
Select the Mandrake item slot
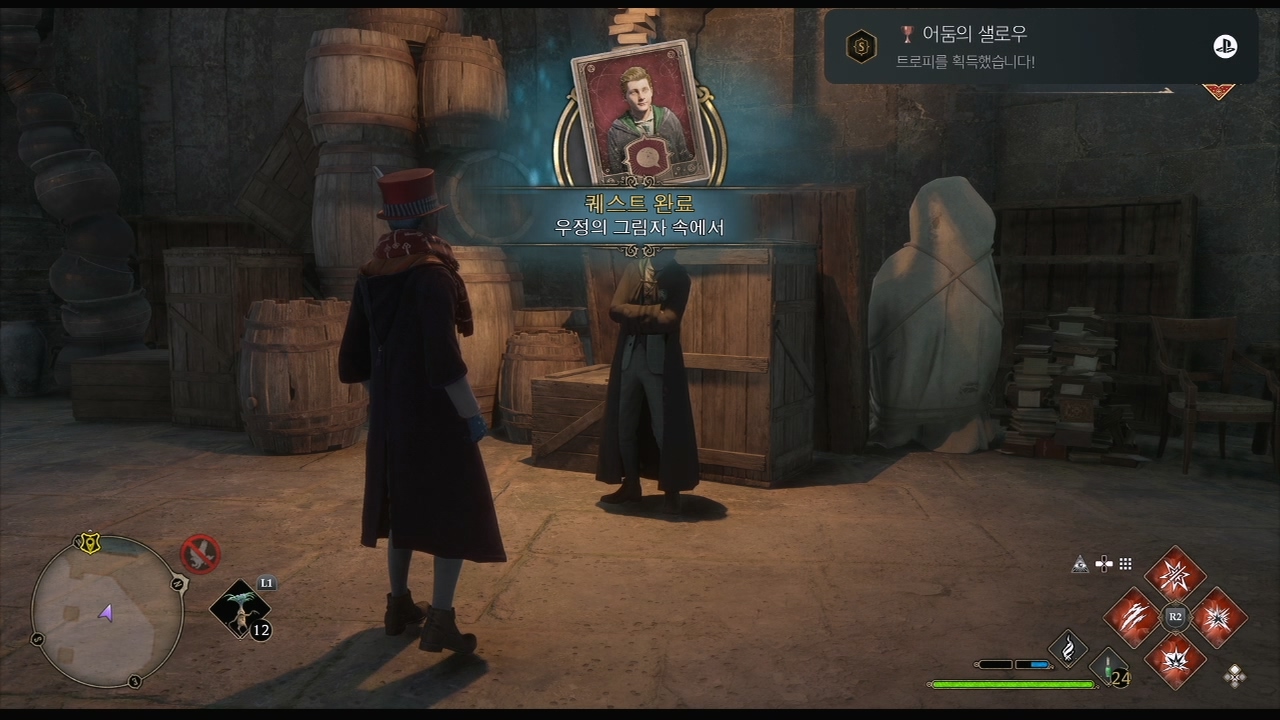point(240,606)
